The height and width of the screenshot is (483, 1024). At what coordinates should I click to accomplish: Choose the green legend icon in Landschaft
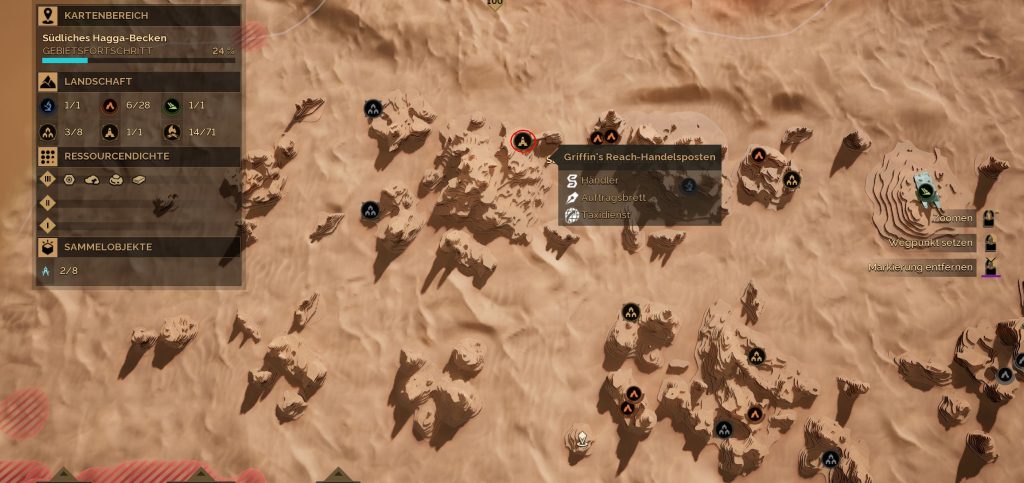point(171,106)
